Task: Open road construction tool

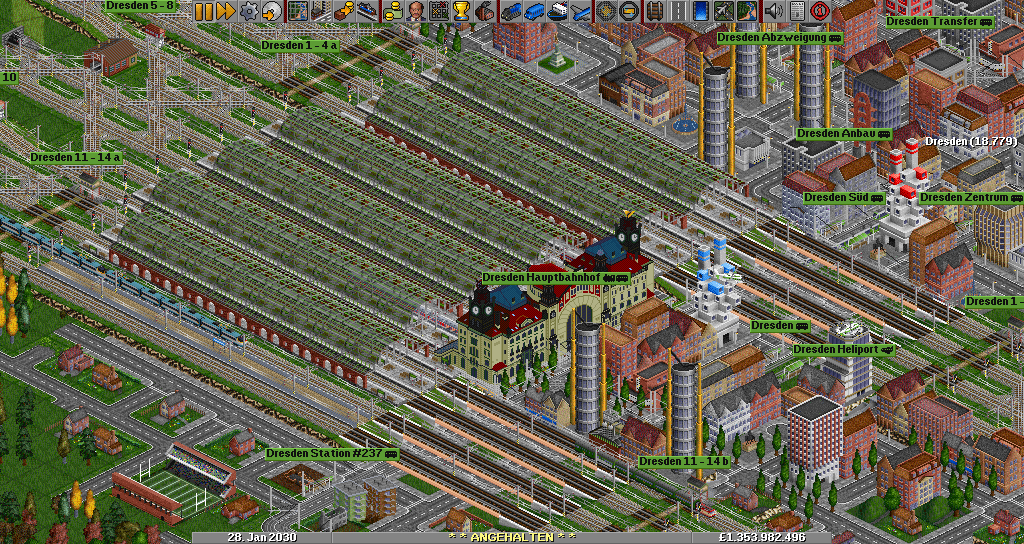Action: (677, 11)
